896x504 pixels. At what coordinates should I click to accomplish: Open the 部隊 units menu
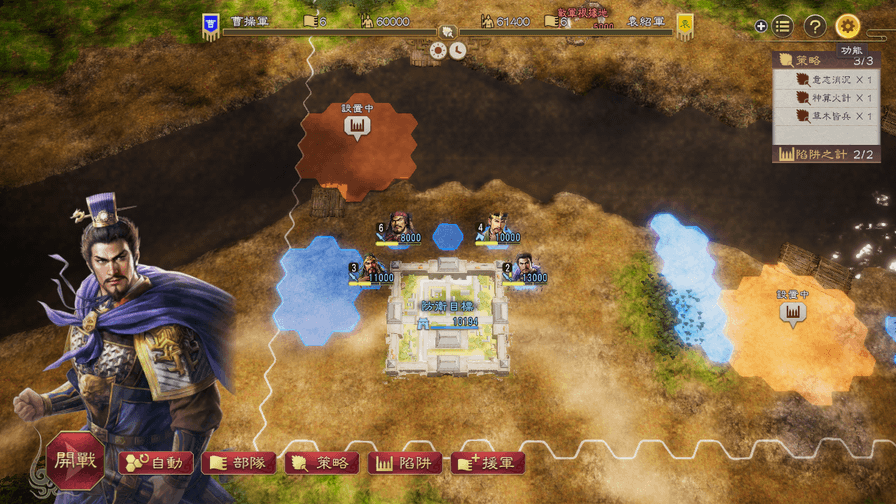[x=239, y=463]
